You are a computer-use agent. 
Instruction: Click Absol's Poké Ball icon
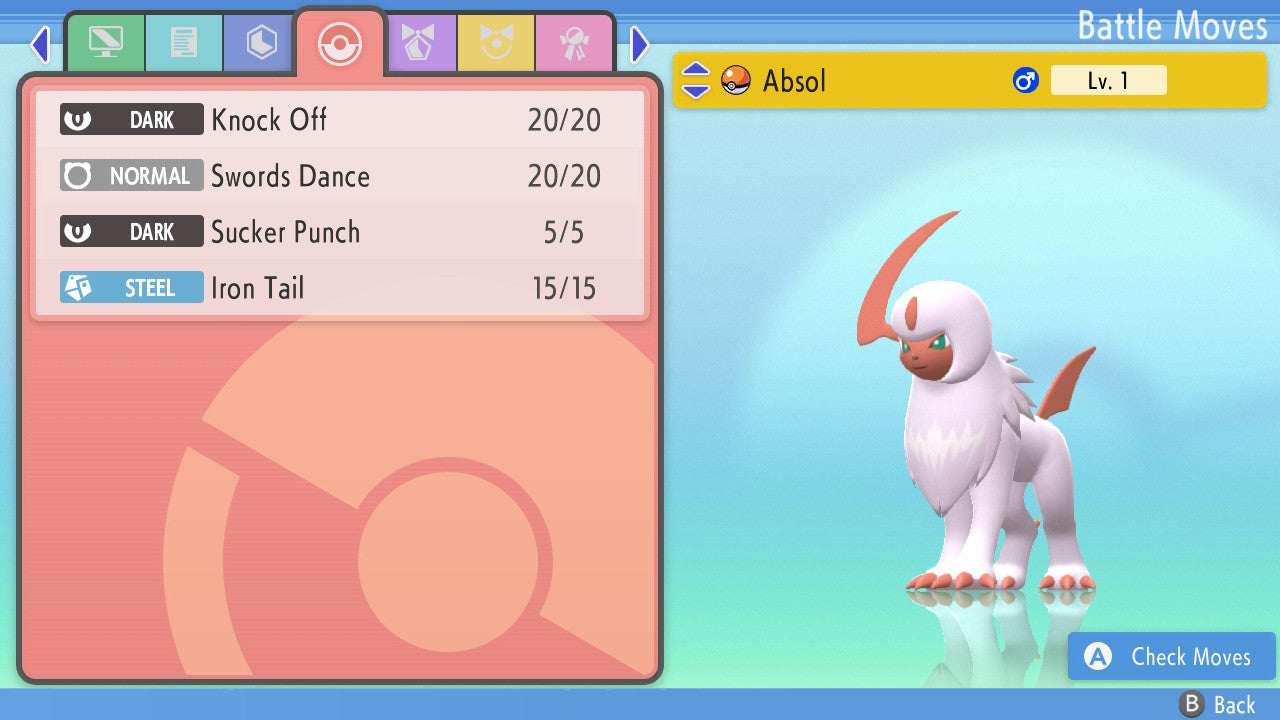click(736, 80)
